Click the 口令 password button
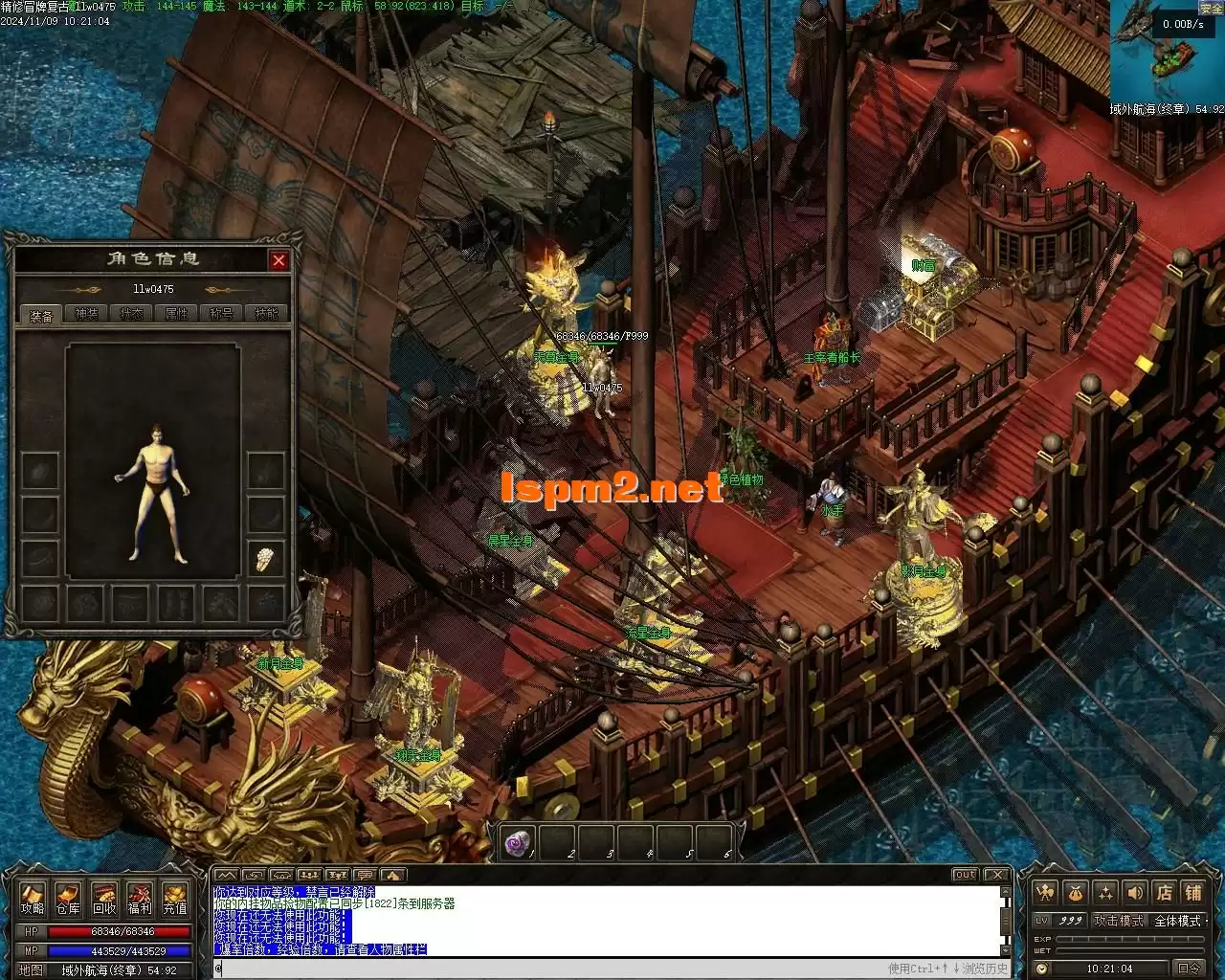 1189,969
